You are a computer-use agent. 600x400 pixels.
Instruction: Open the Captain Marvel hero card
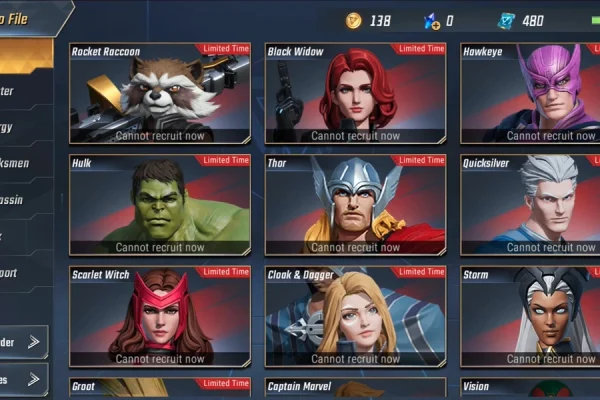point(355,388)
